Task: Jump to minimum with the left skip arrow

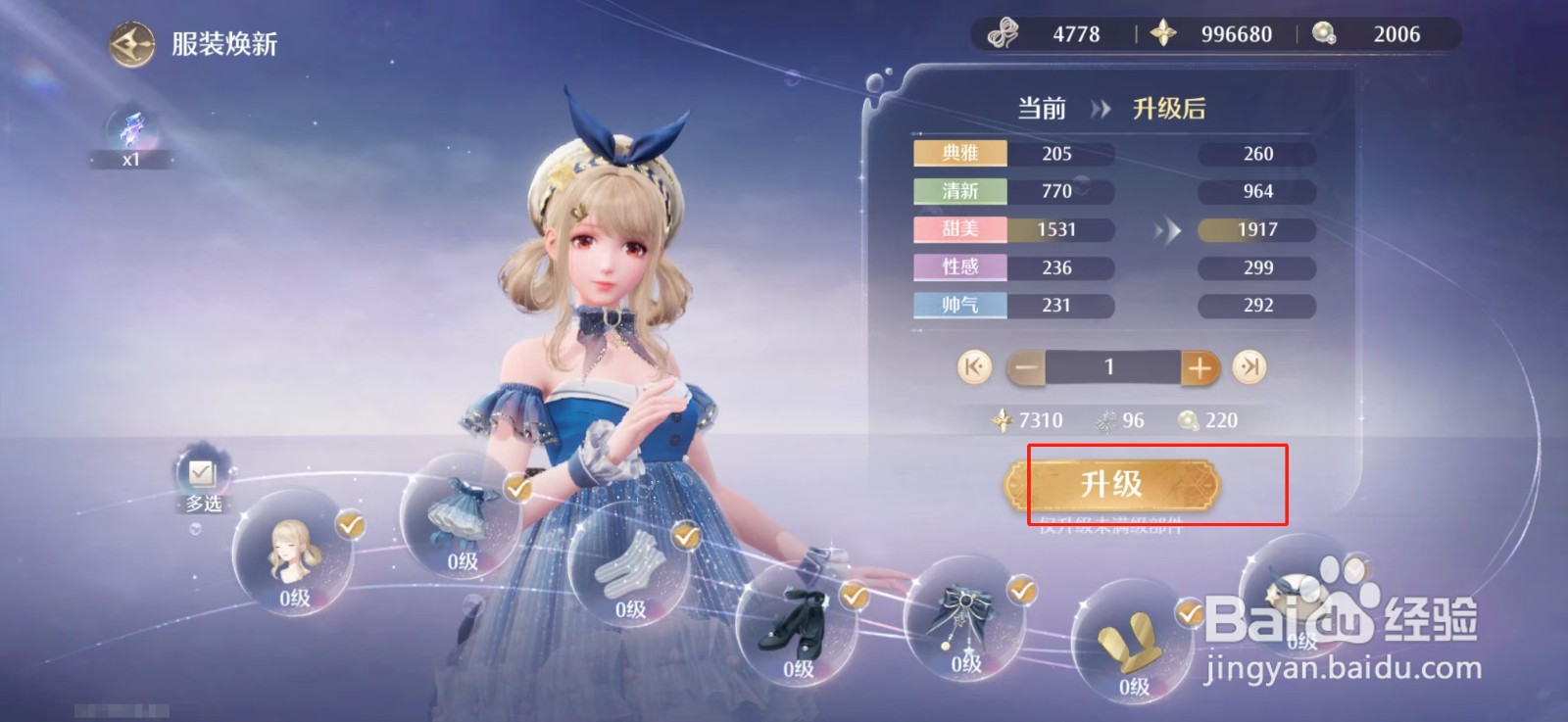Action: pos(973,367)
